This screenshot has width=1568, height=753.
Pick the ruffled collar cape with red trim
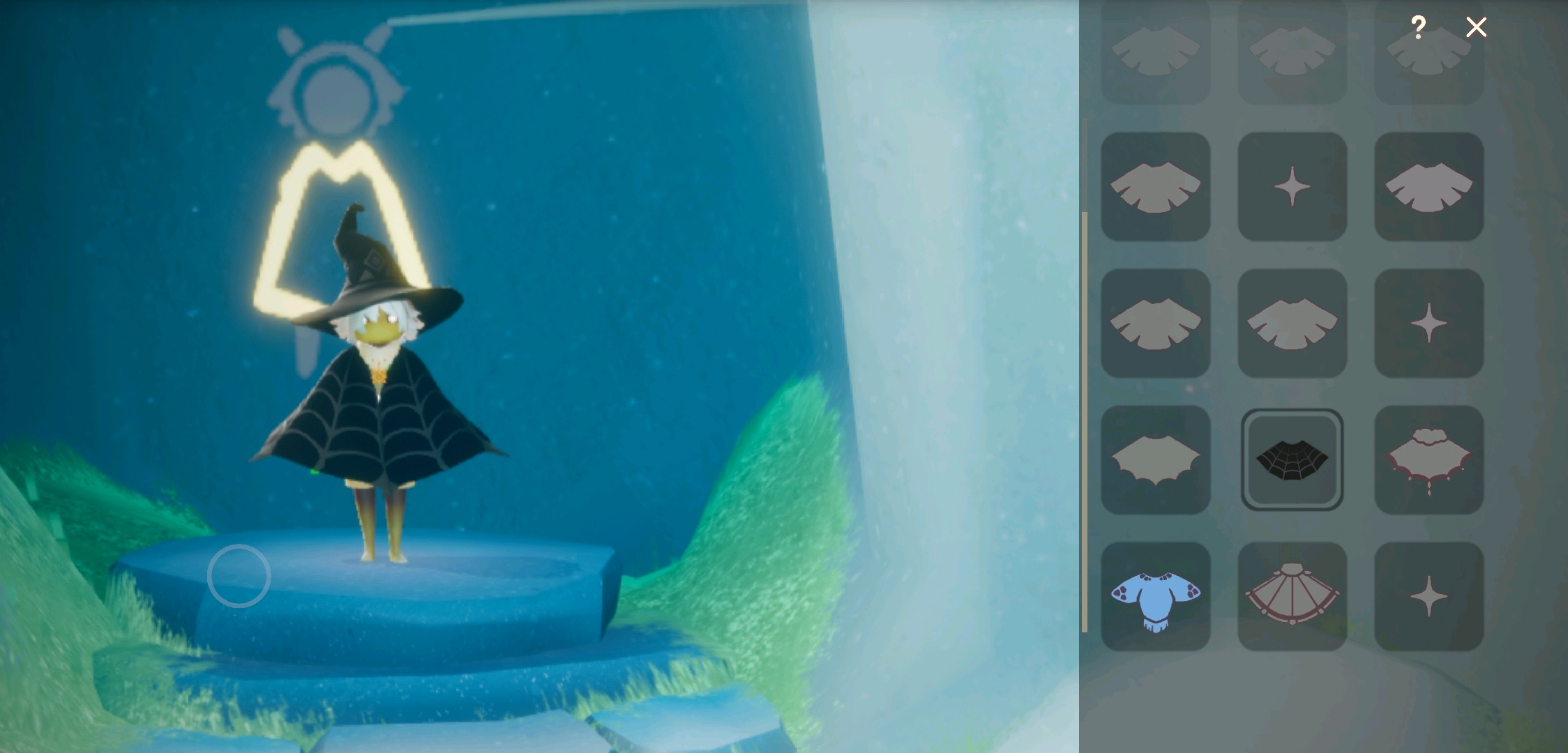[x=1428, y=460]
